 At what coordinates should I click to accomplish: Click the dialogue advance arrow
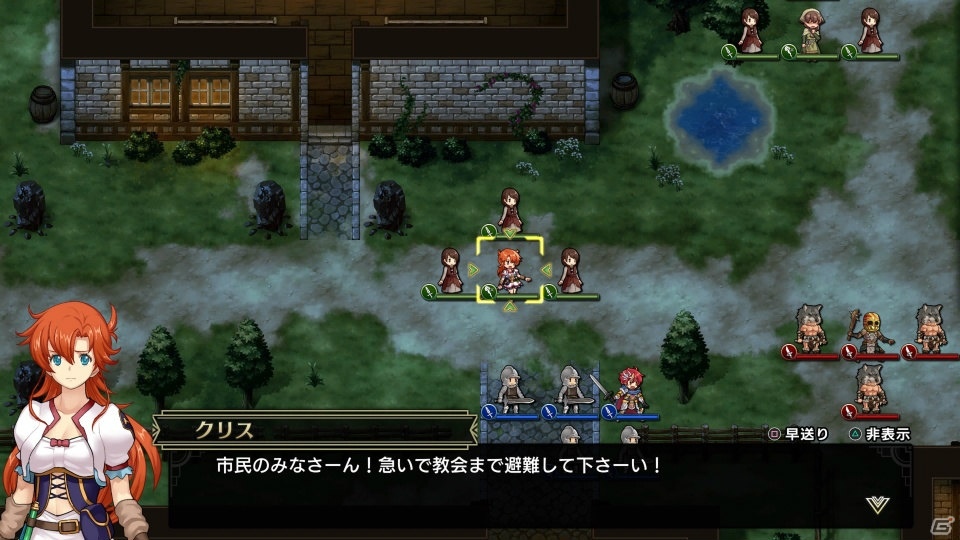coord(877,504)
